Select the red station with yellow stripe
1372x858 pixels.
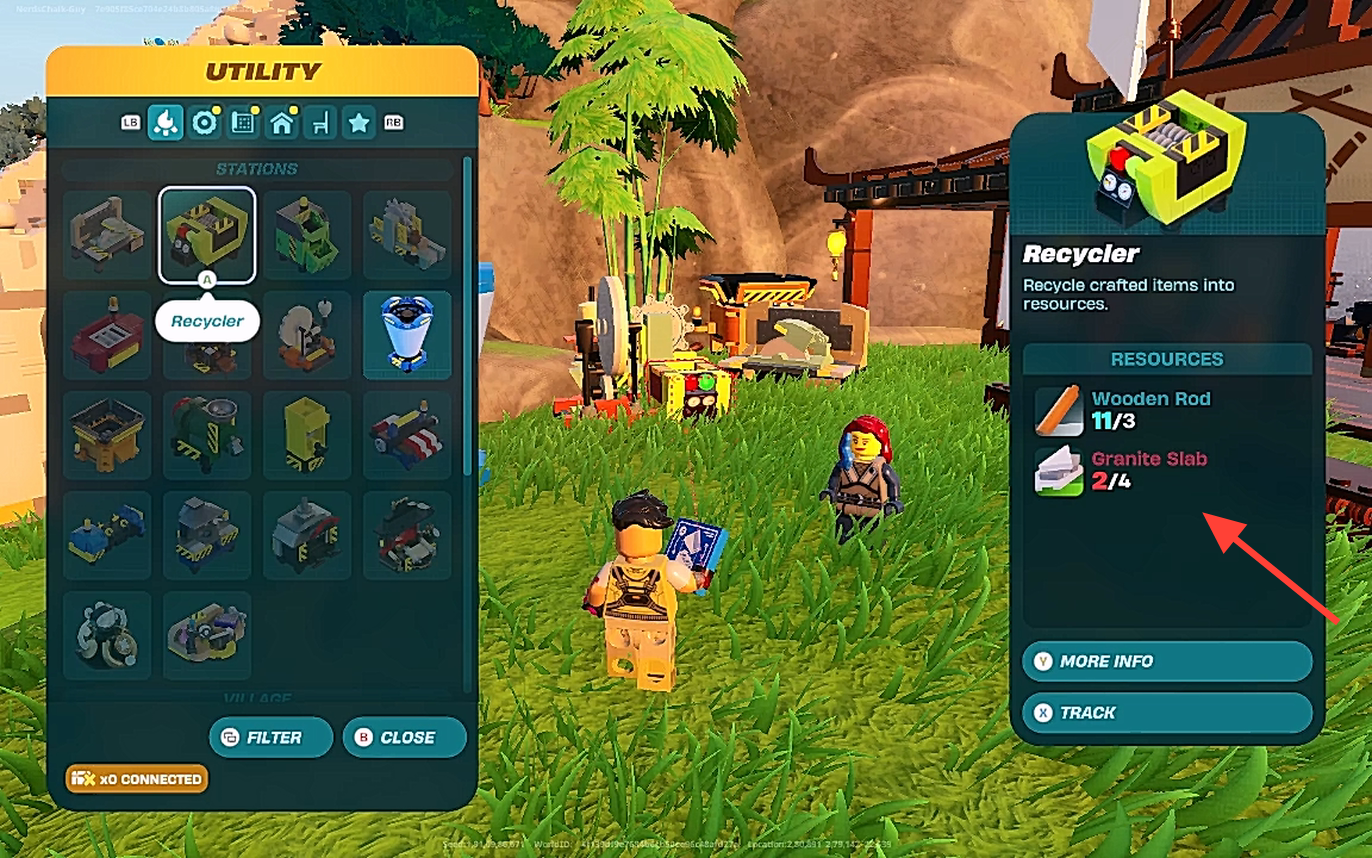tap(107, 335)
